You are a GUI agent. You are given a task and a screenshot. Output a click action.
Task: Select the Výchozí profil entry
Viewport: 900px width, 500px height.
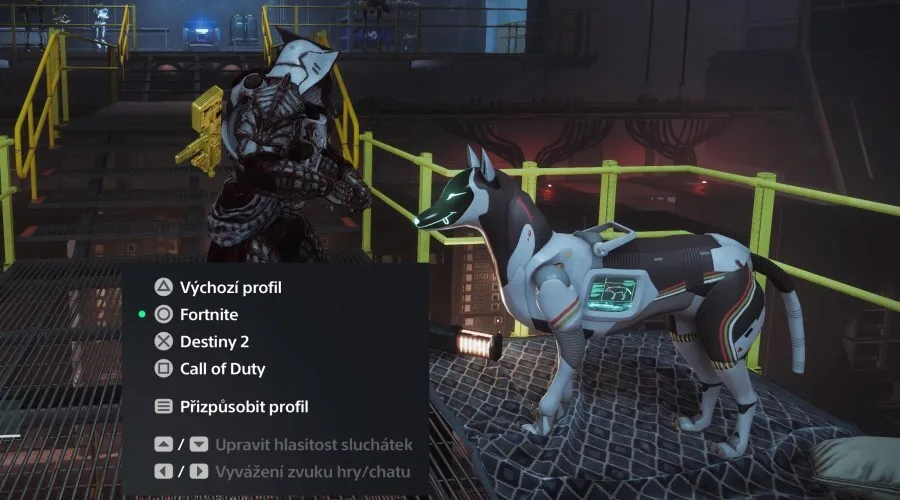[230, 287]
